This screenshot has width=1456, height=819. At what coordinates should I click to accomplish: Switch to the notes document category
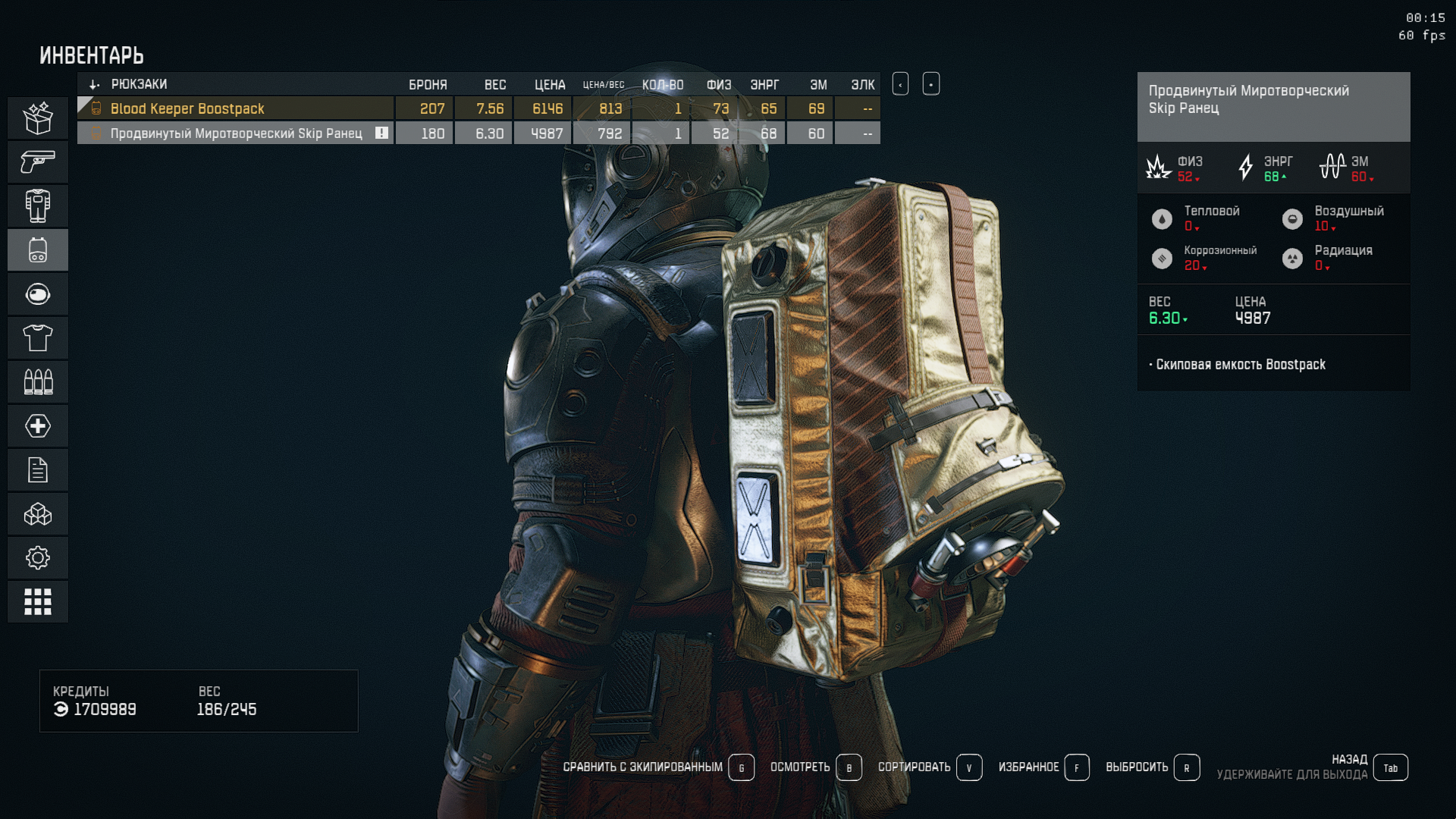(38, 470)
